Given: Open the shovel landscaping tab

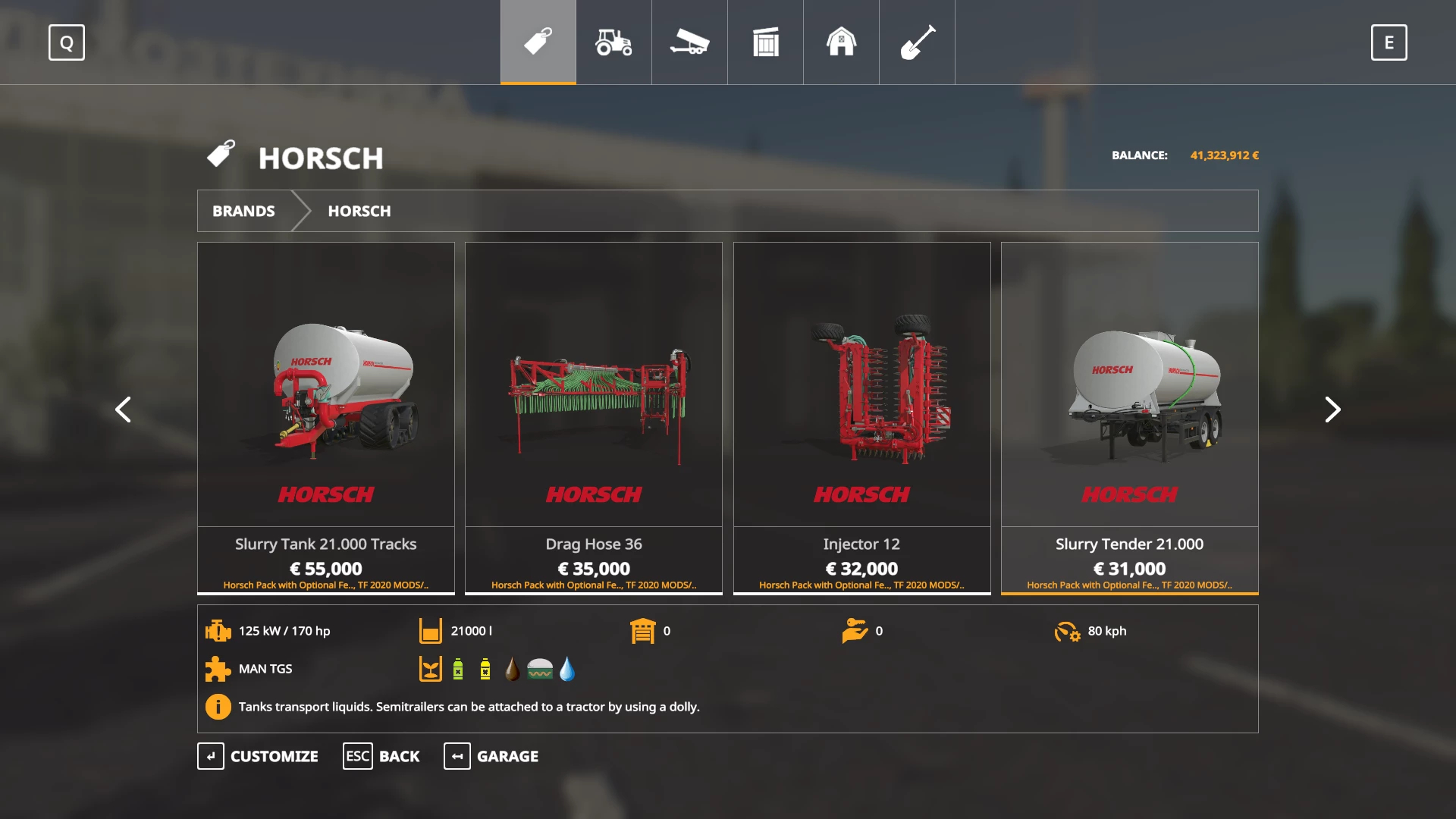Looking at the screenshot, I should 917,42.
